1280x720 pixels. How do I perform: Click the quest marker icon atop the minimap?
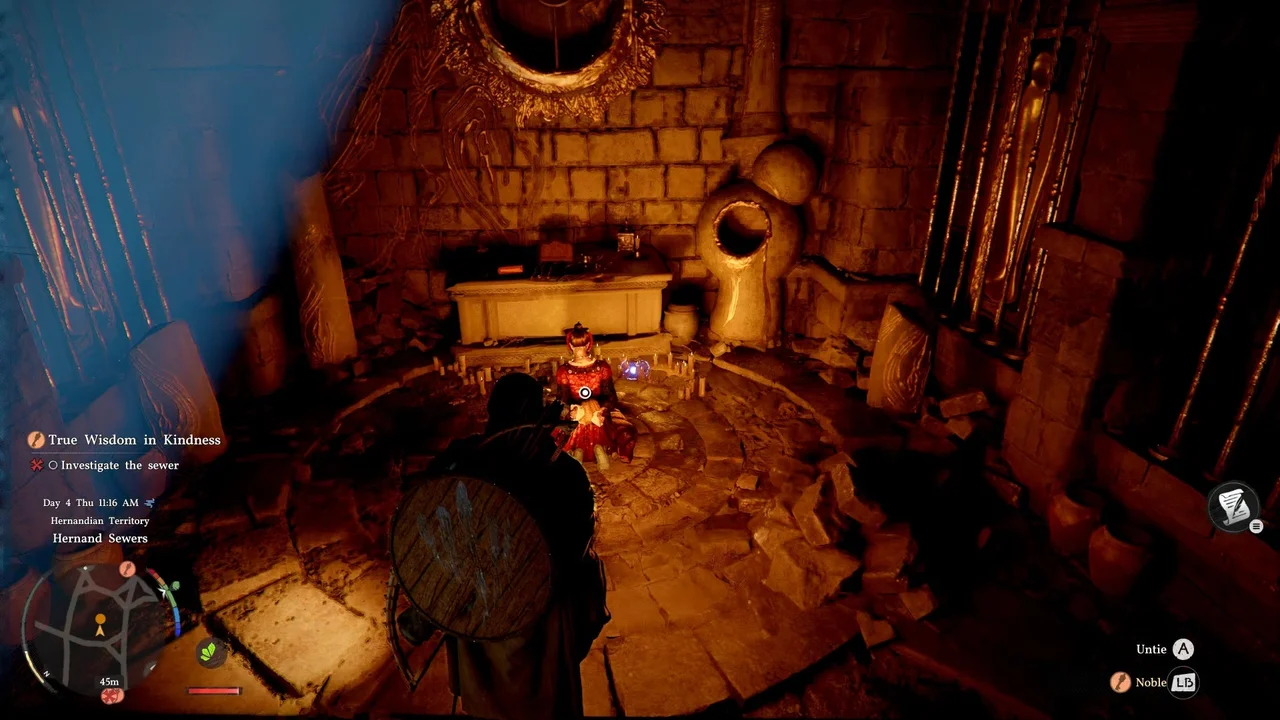[x=127, y=569]
